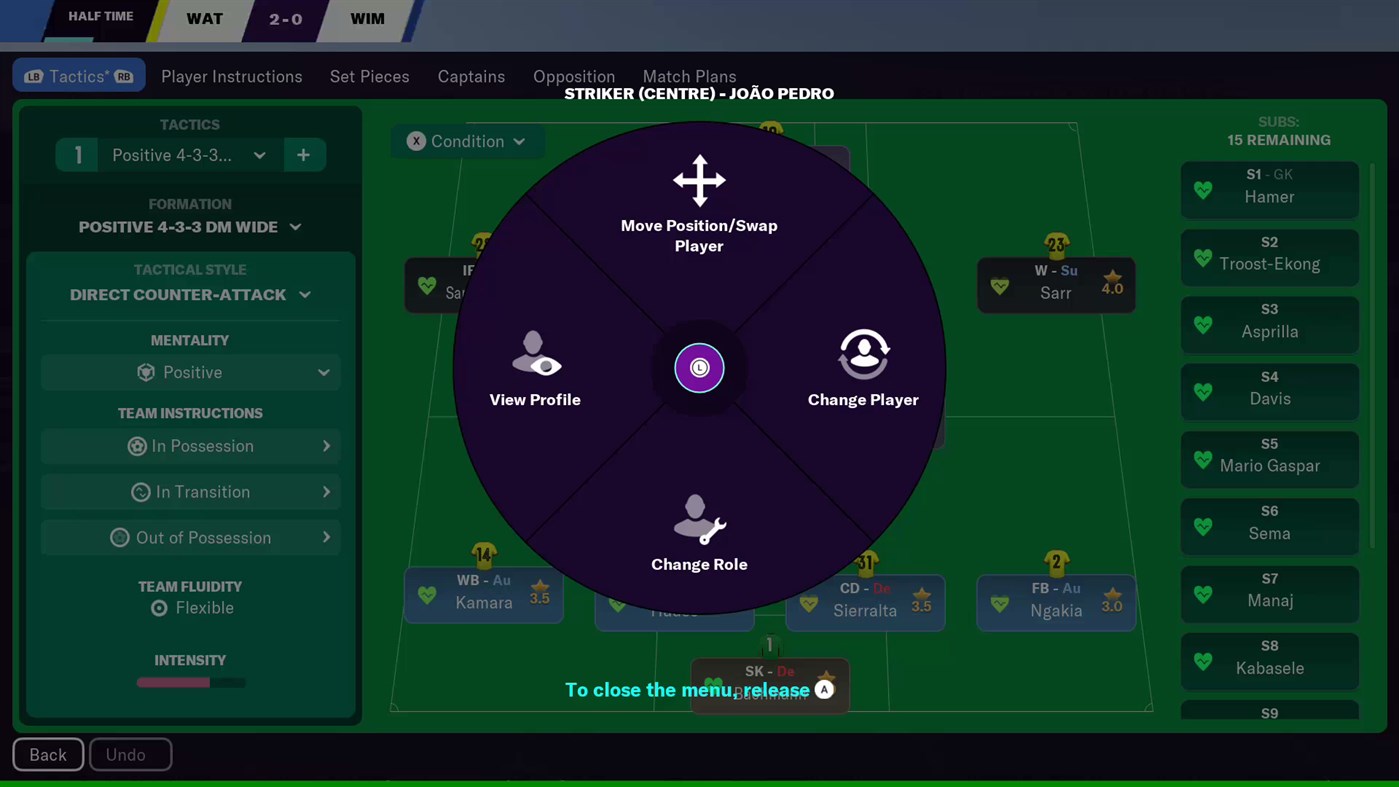Click the X toggle on the Condition filter
The width and height of the screenshot is (1399, 787).
coord(416,141)
